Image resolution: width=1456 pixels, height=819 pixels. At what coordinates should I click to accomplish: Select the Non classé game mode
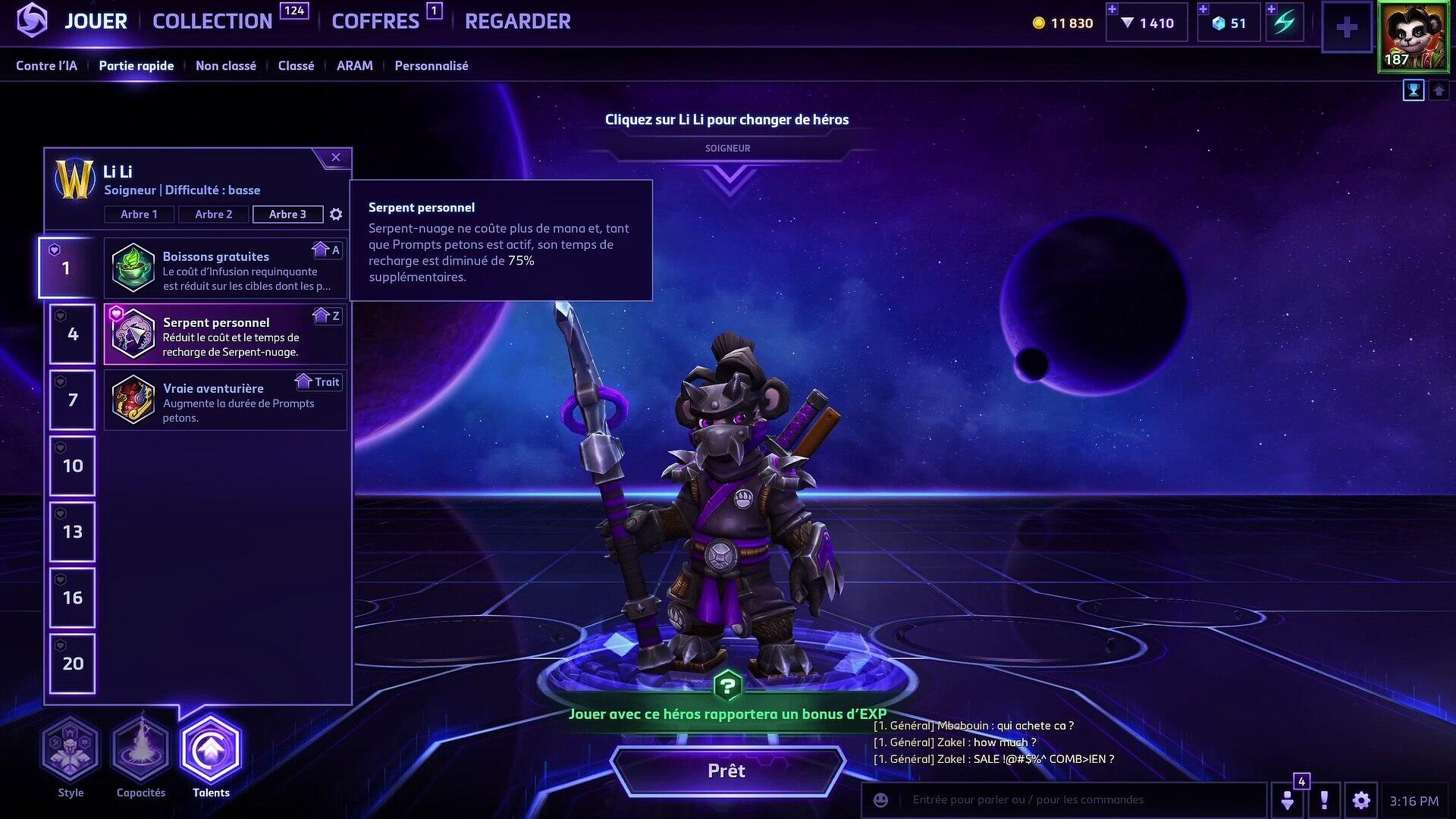pyautogui.click(x=225, y=66)
